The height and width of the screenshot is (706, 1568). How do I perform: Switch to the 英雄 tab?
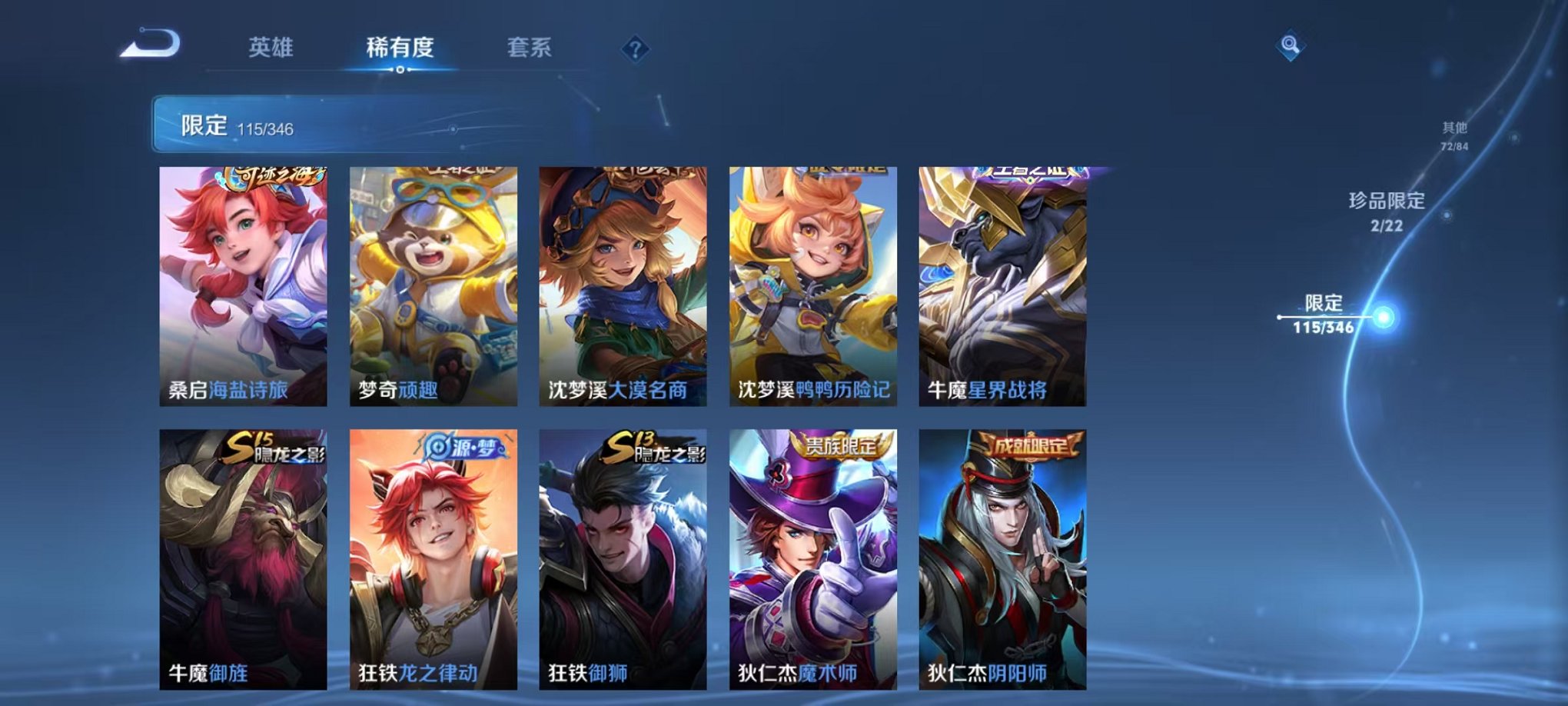point(267,48)
